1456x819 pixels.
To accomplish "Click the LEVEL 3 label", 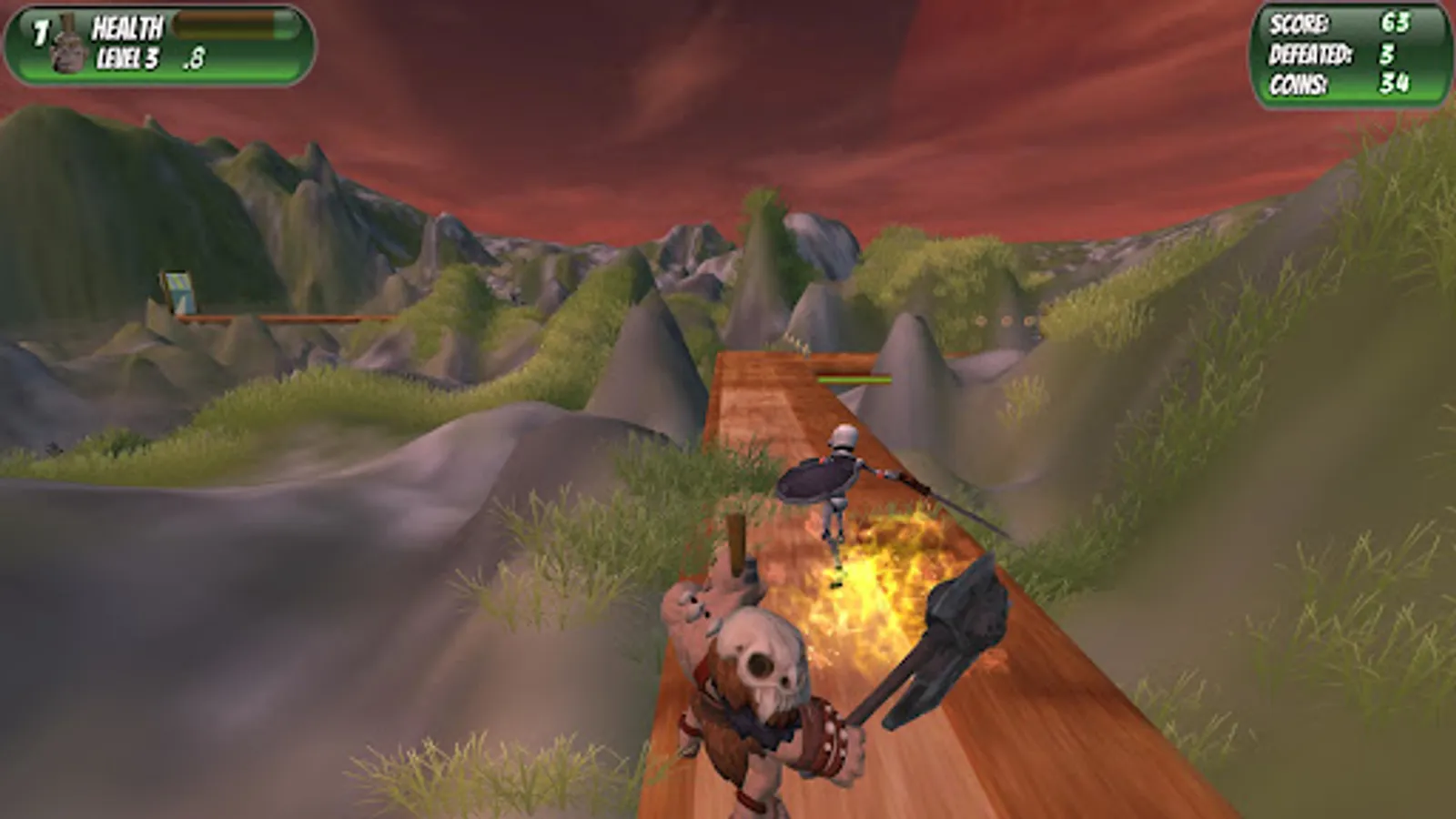I will pyautogui.click(x=127, y=56).
